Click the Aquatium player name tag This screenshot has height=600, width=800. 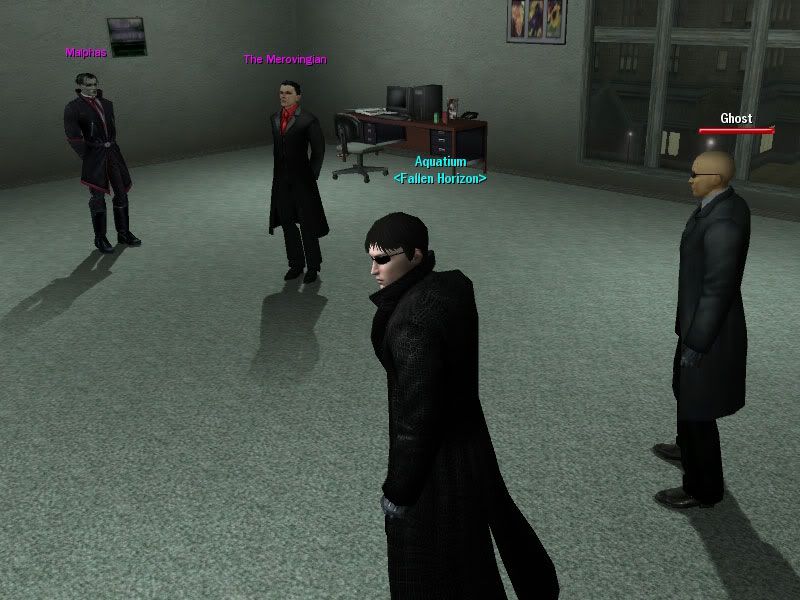pyautogui.click(x=440, y=162)
